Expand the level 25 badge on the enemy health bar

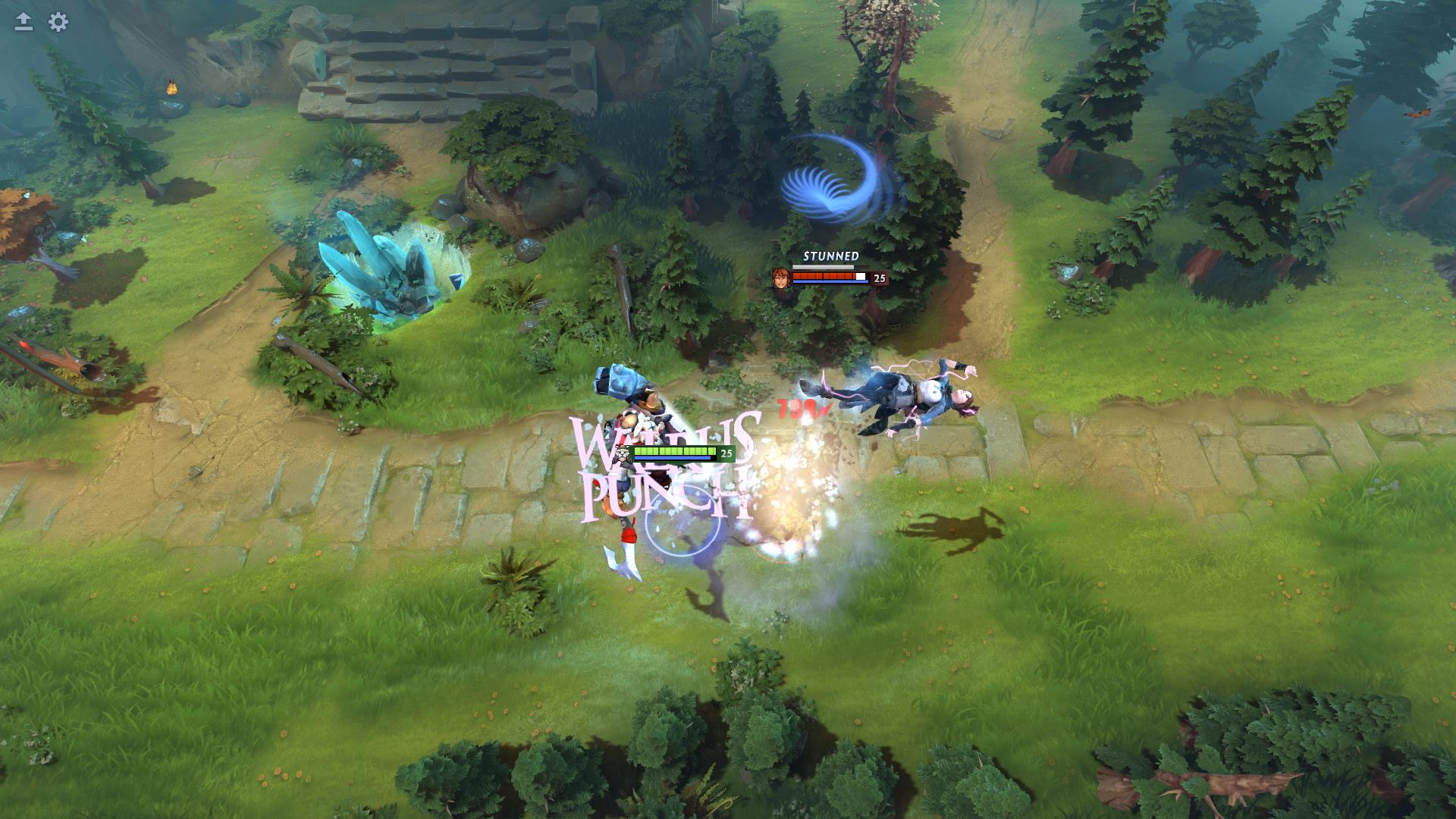pos(878,278)
